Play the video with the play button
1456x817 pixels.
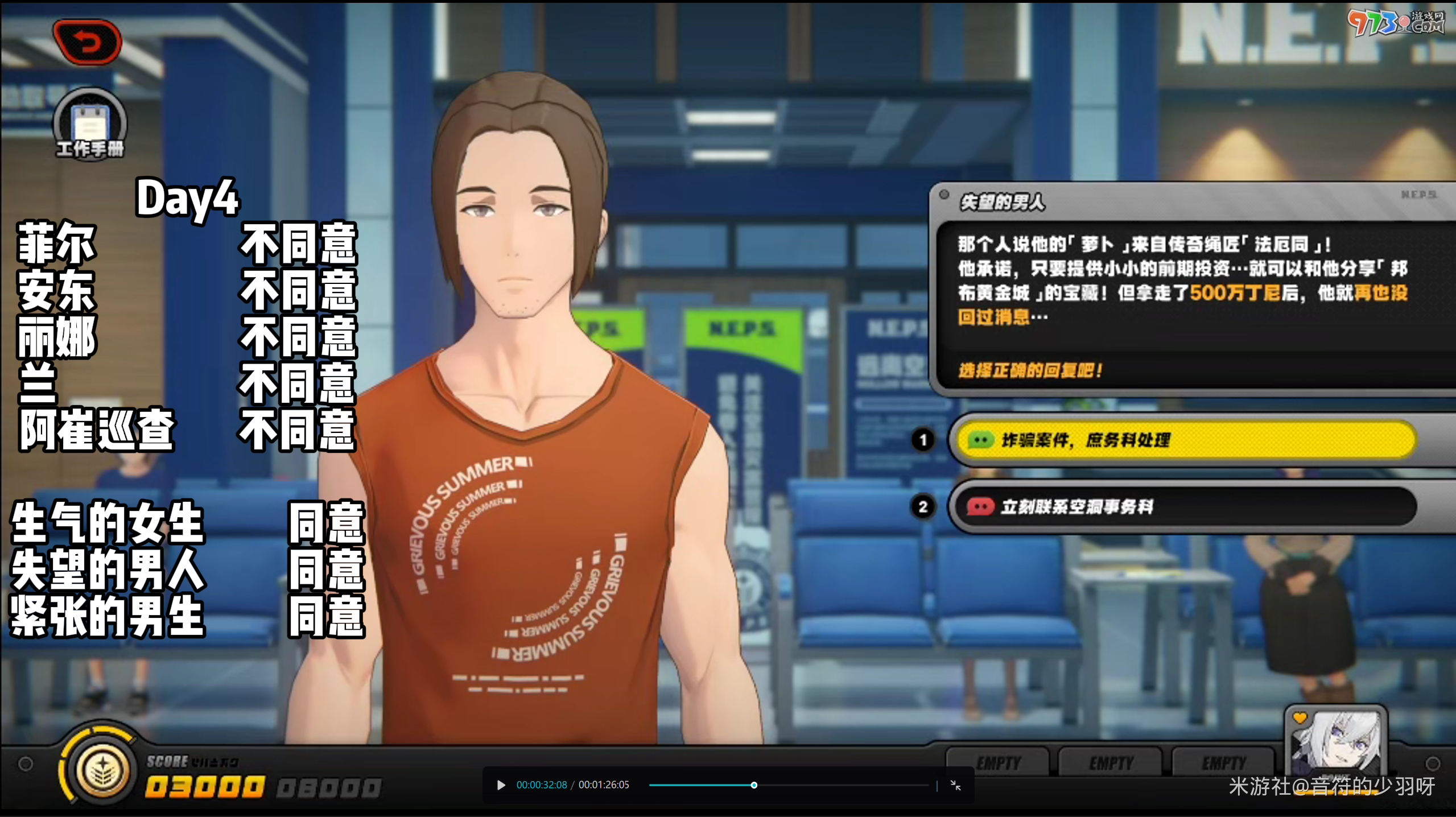501,785
